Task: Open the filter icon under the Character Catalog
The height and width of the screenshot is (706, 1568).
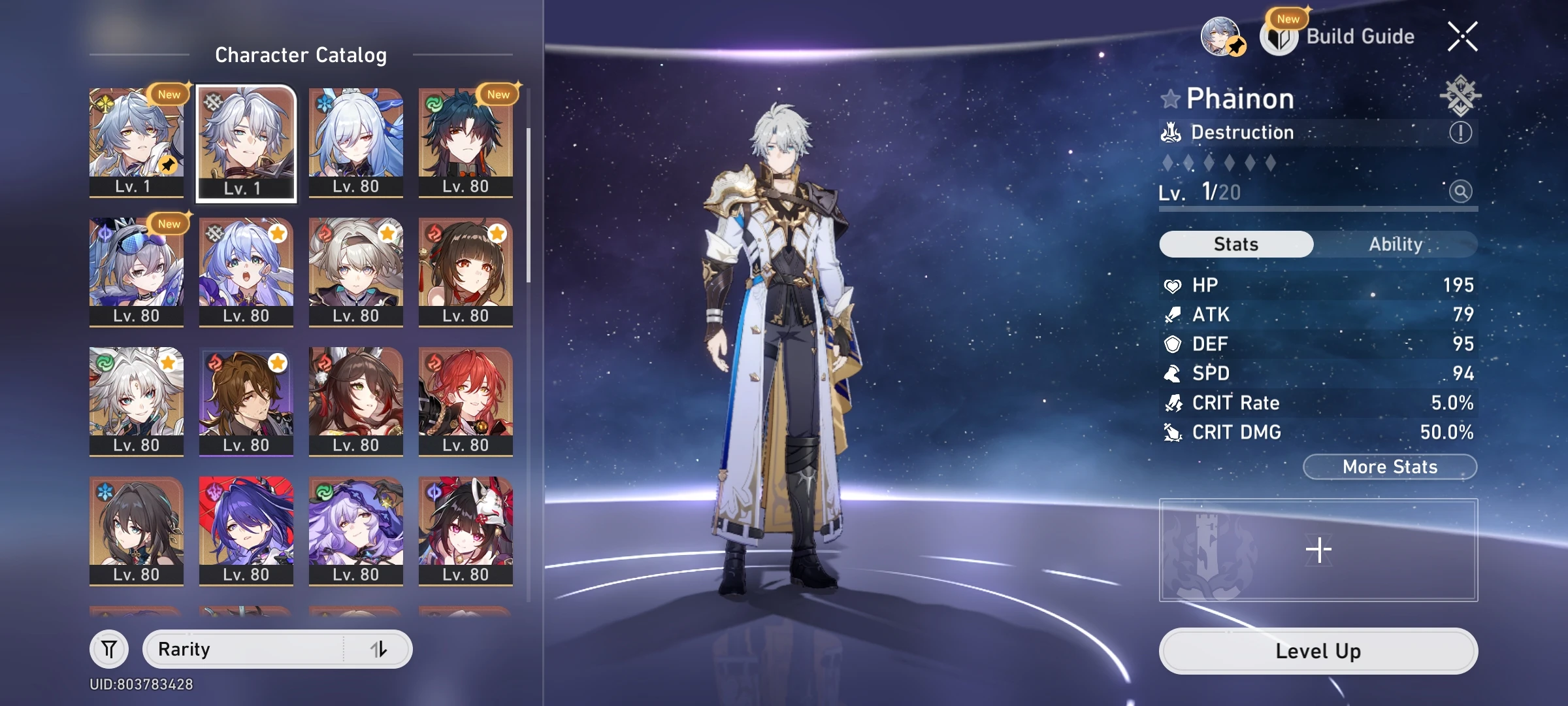Action: (110, 648)
